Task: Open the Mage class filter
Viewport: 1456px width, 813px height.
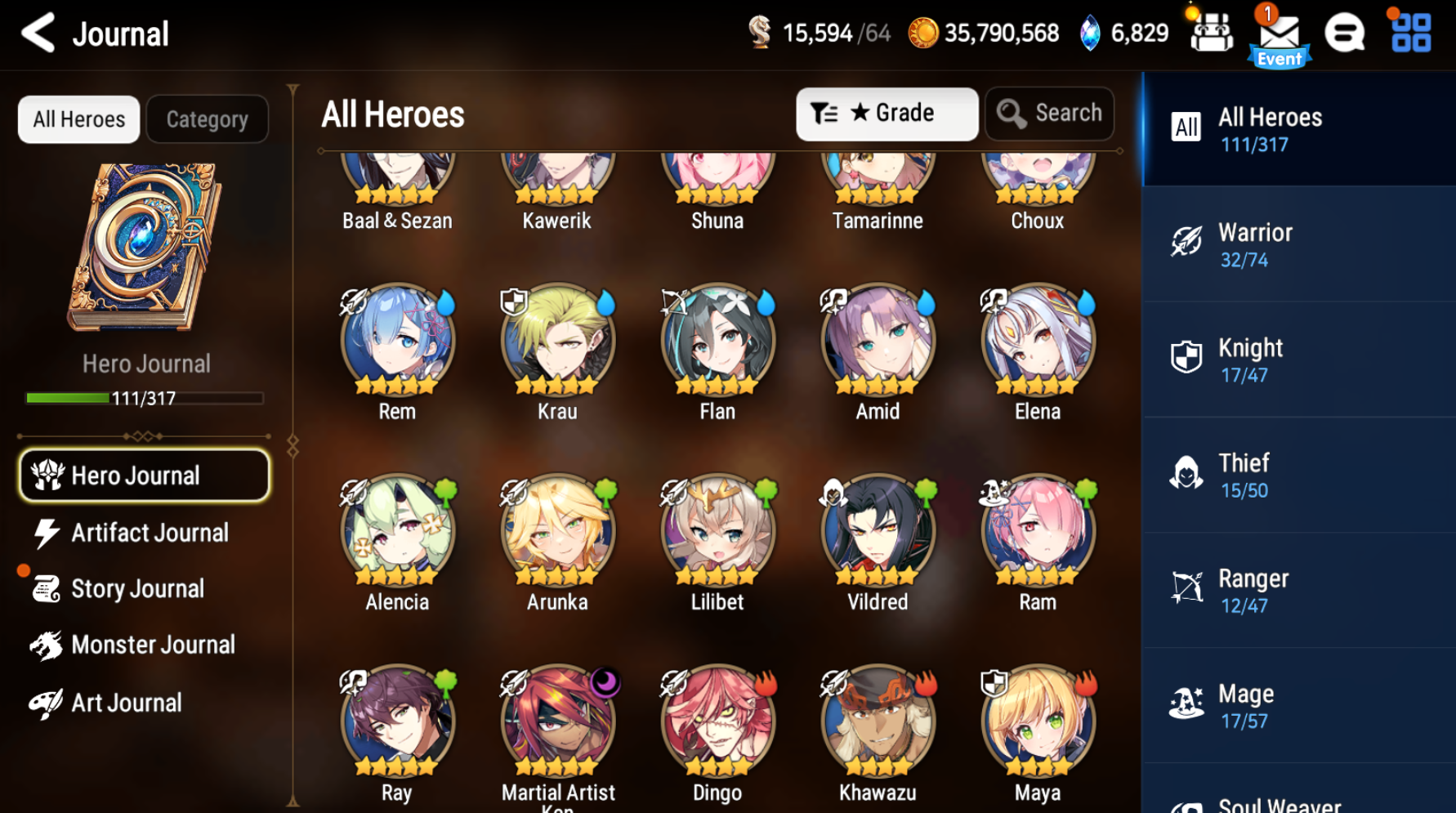Action: pos(1297,704)
